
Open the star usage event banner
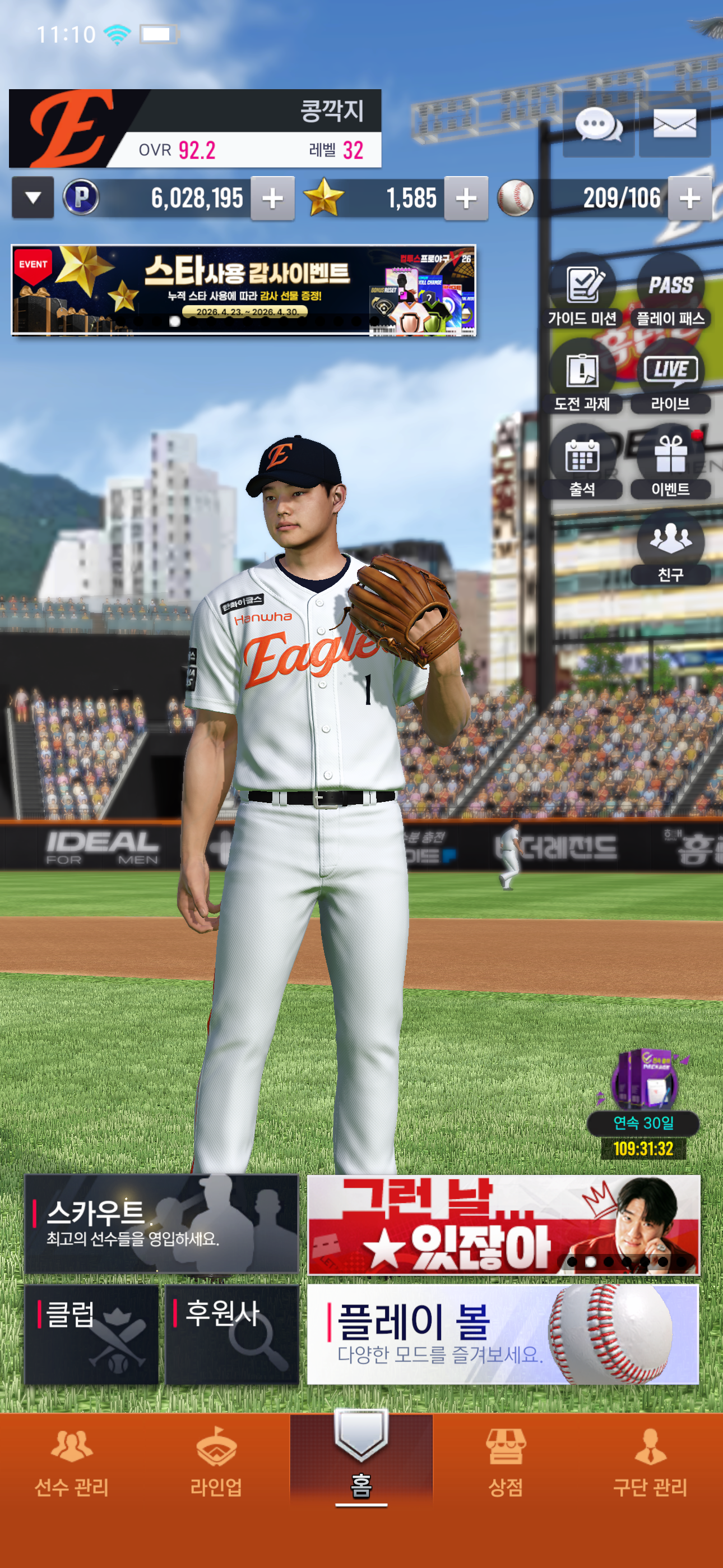[x=243, y=290]
